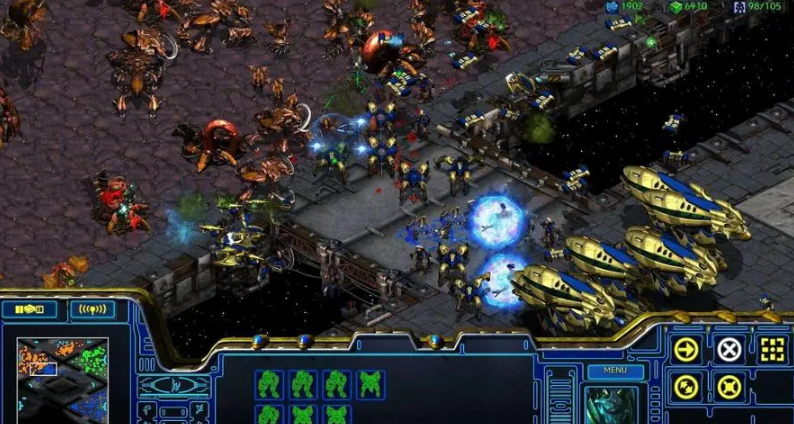Choose the Patrol command icon
The height and width of the screenshot is (424, 794).
click(x=686, y=387)
